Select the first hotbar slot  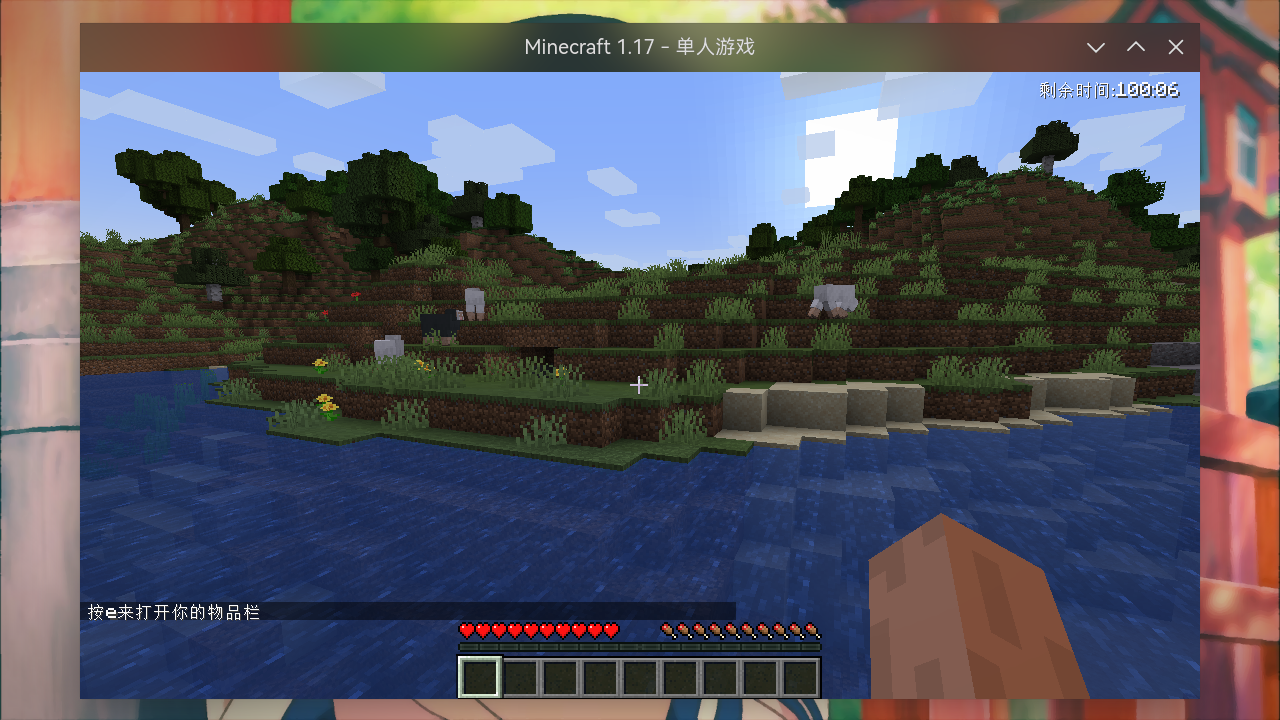(478, 675)
